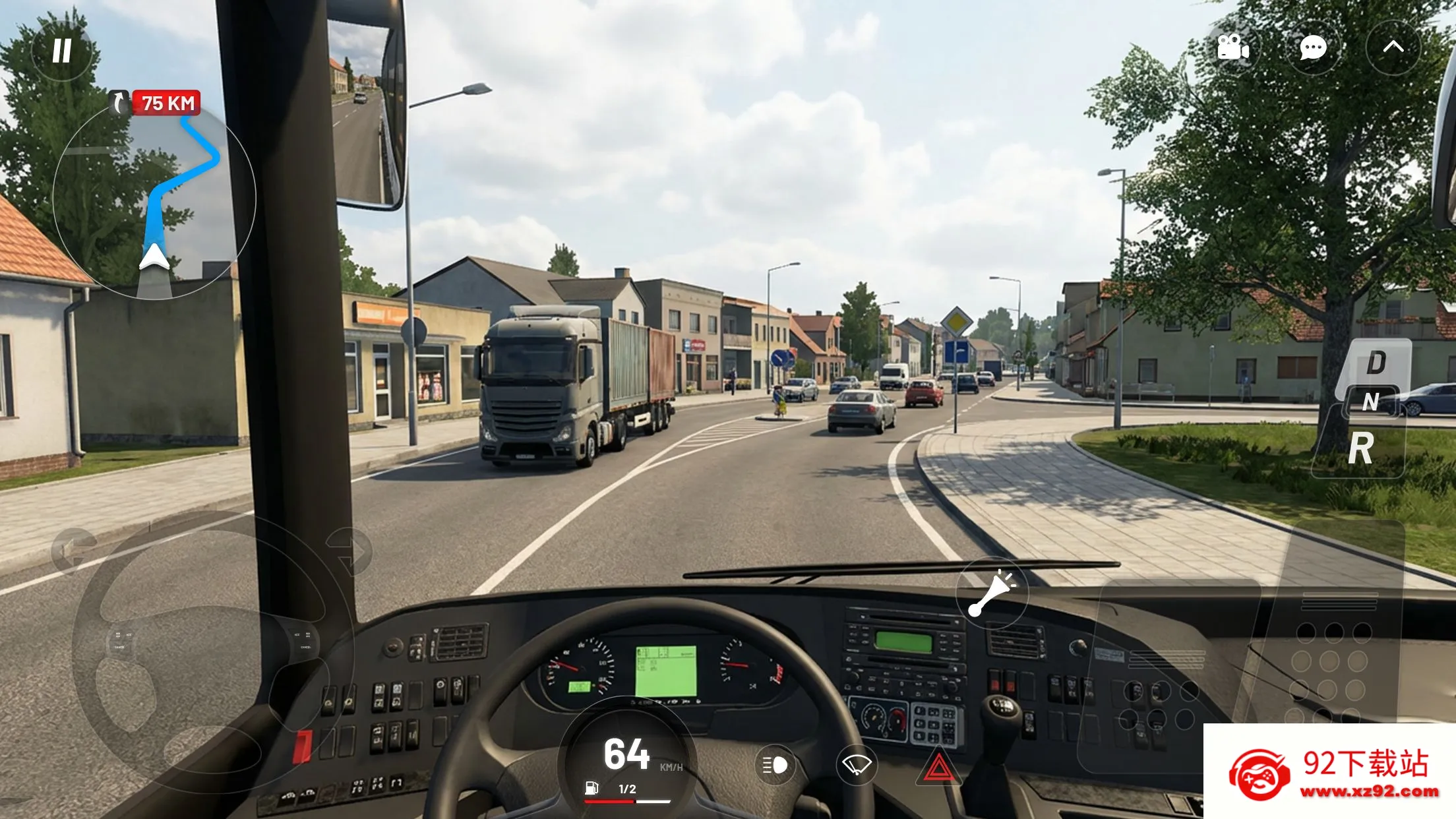Open the chat message icon

[x=1312, y=47]
